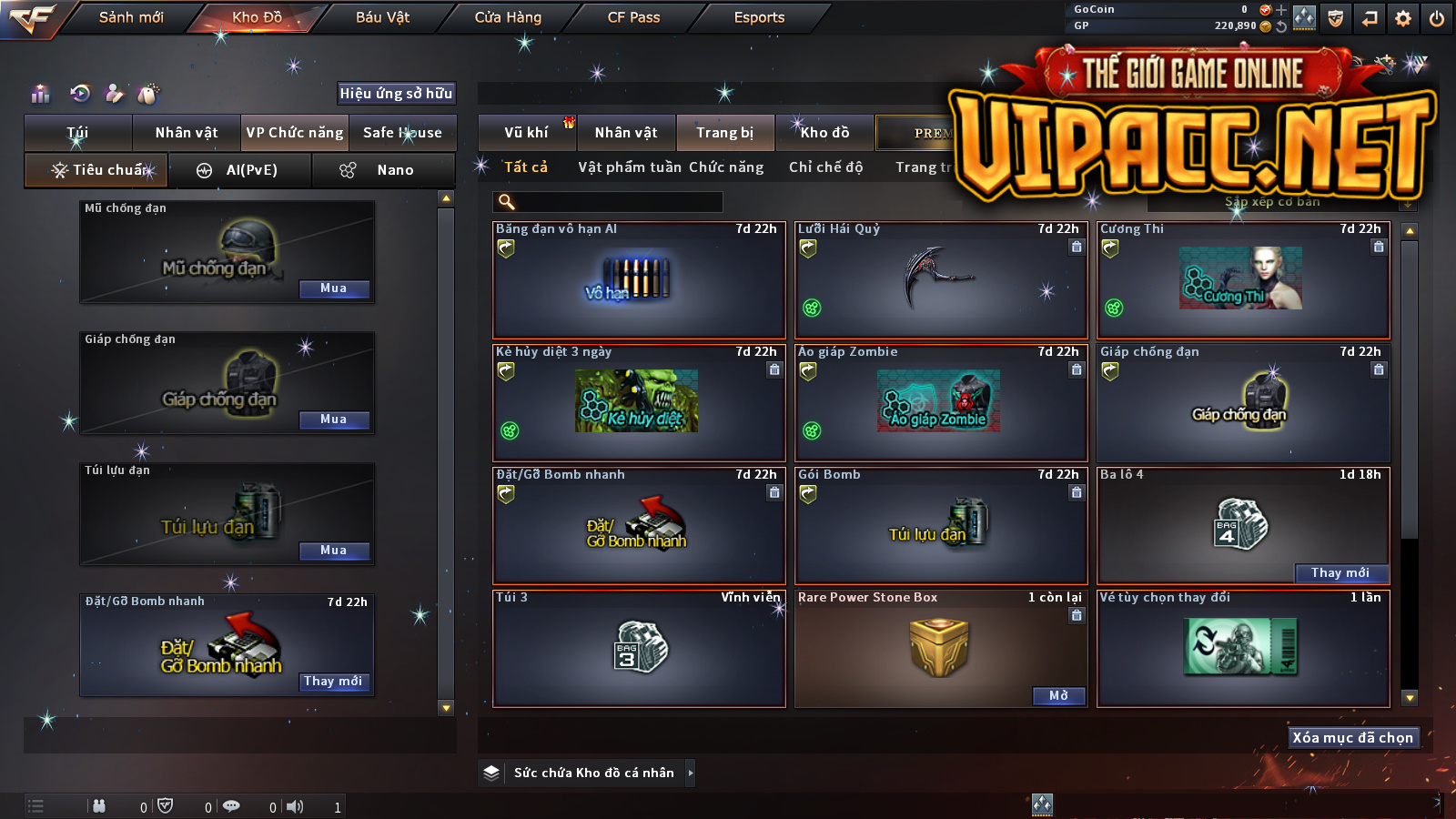Screen dimensions: 1456x819
Task: Show the Vũ khí weapons category
Action: click(526, 133)
